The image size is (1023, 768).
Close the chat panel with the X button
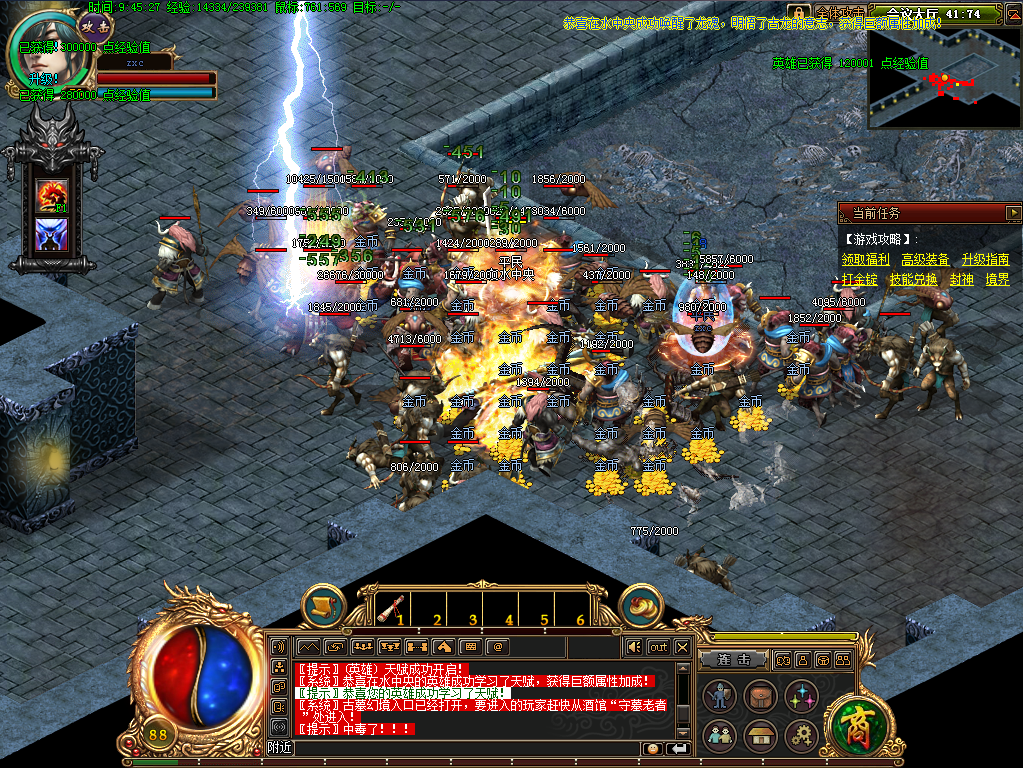click(x=682, y=647)
